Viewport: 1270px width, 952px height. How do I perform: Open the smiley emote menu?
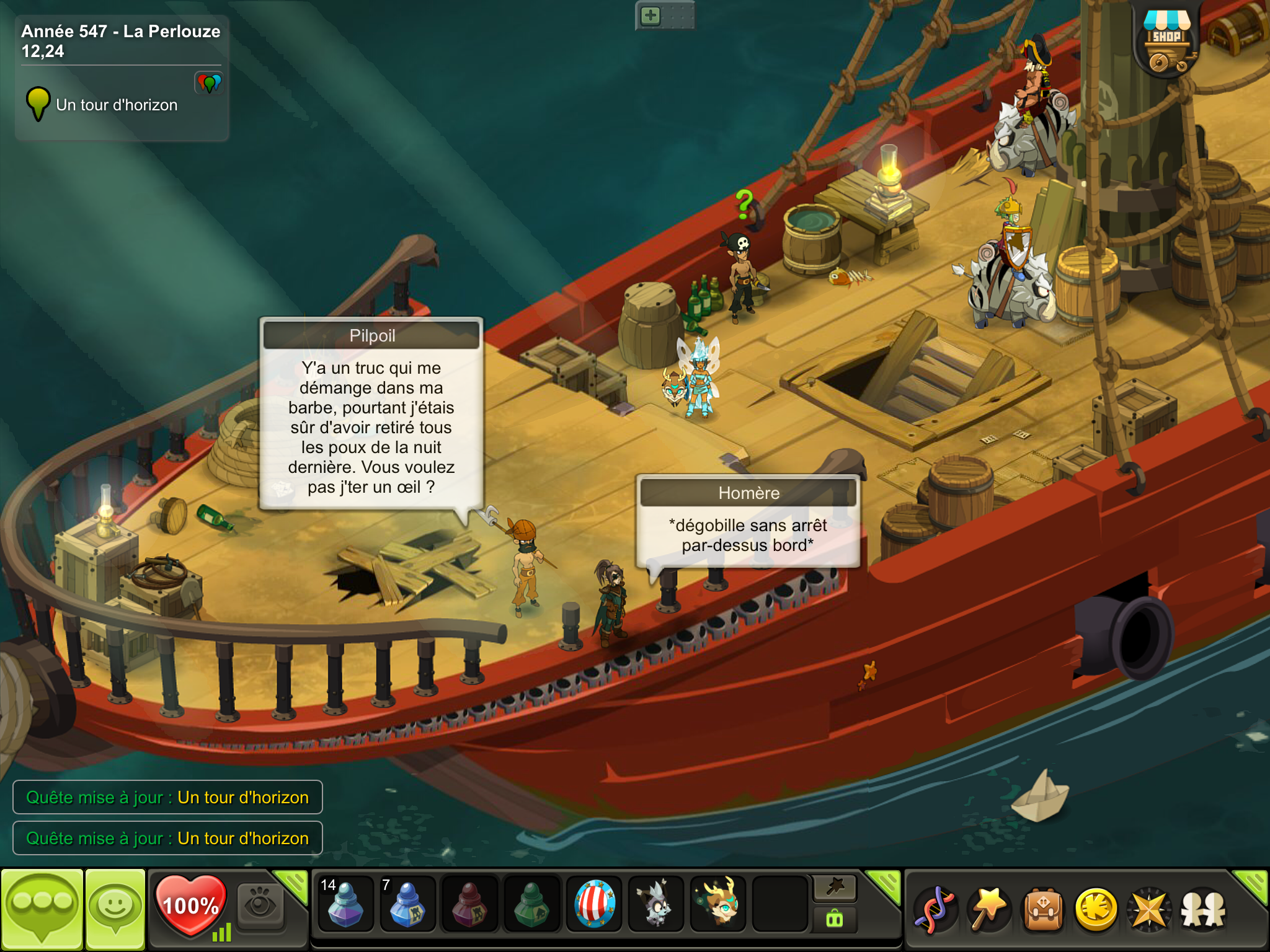coord(115,907)
